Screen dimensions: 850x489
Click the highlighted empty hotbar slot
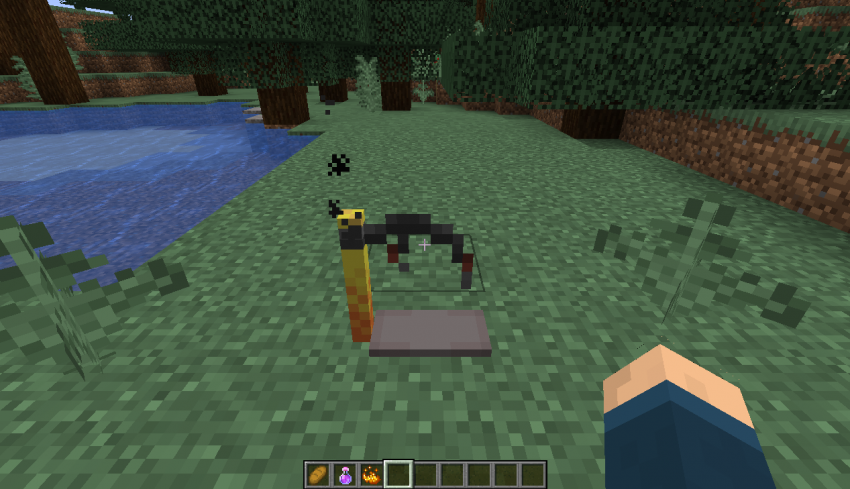[x=398, y=474]
